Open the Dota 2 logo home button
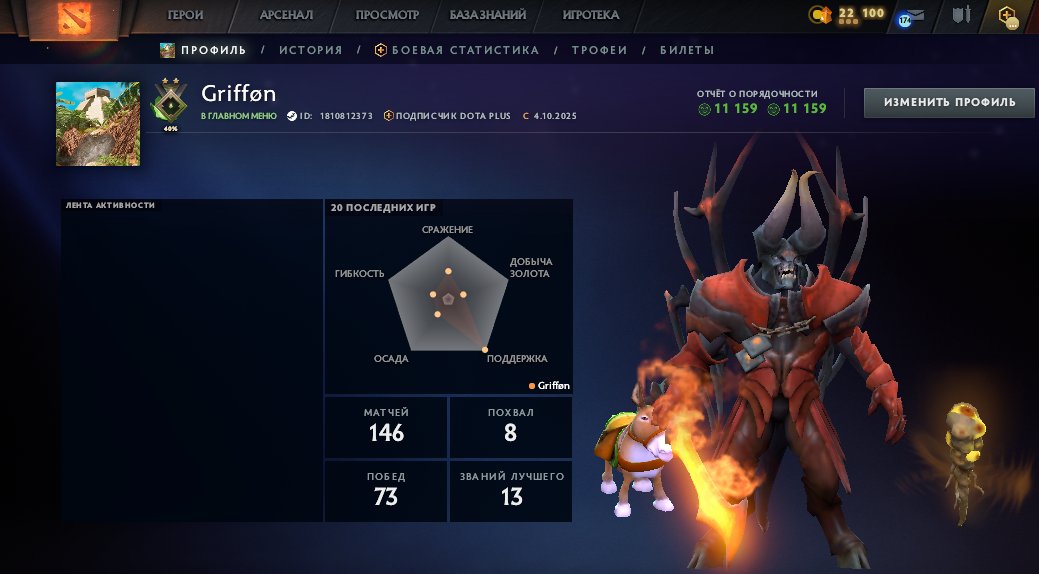Viewport: 1039px width, 574px height. tap(70, 18)
